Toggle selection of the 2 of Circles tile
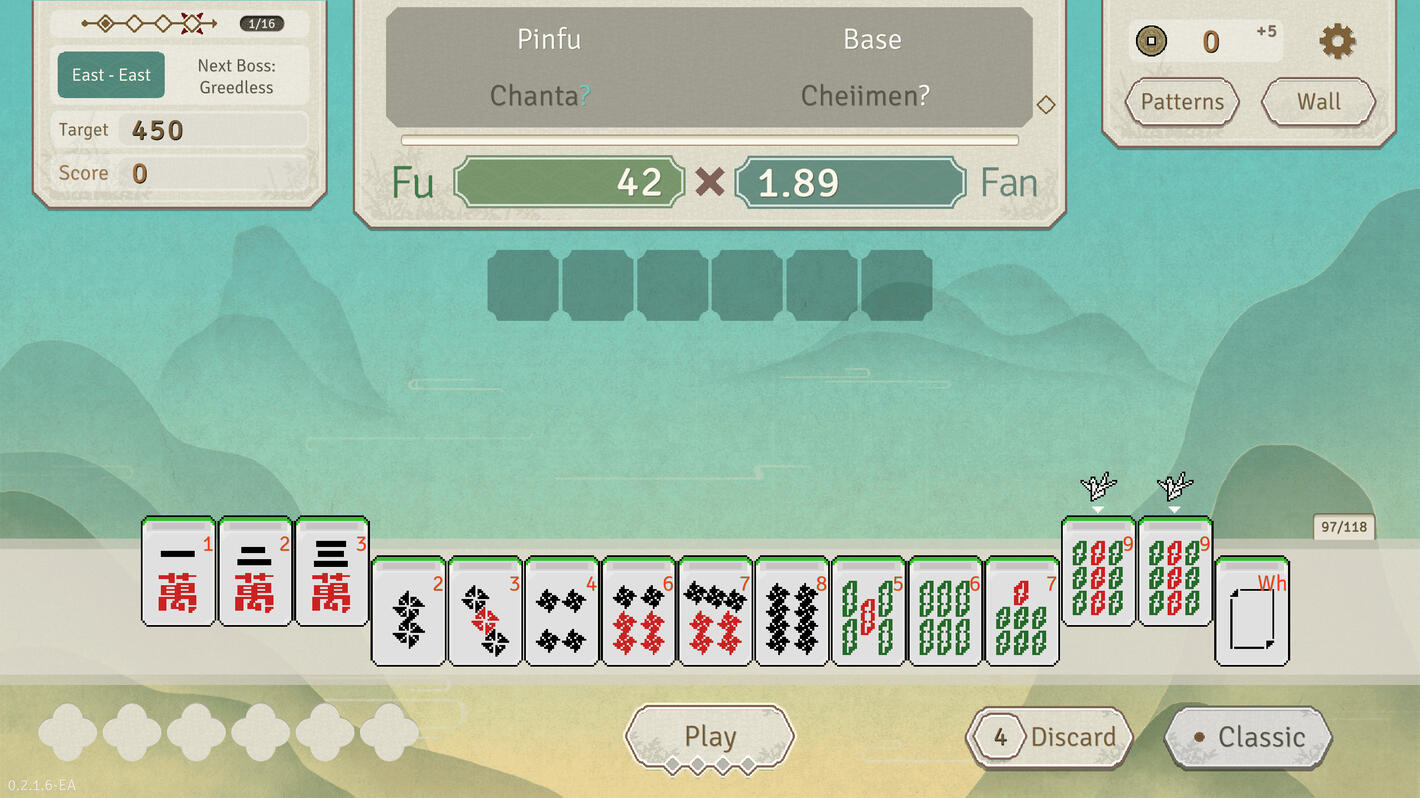 [407, 612]
